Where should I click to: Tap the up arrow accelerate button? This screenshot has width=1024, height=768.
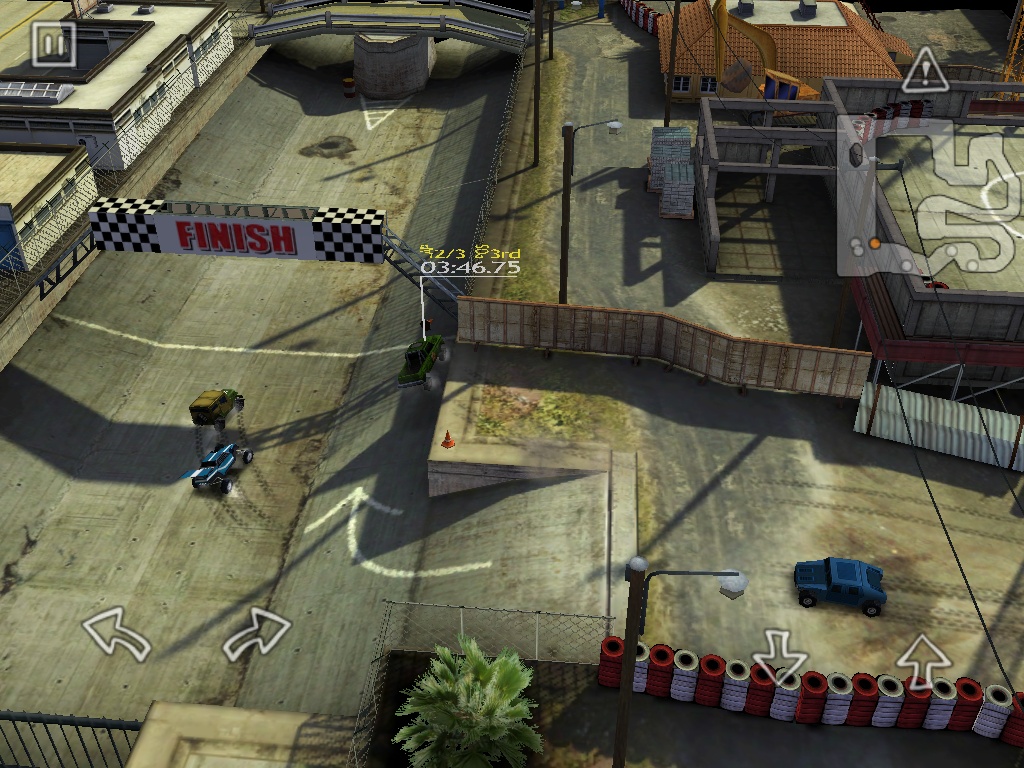click(922, 659)
